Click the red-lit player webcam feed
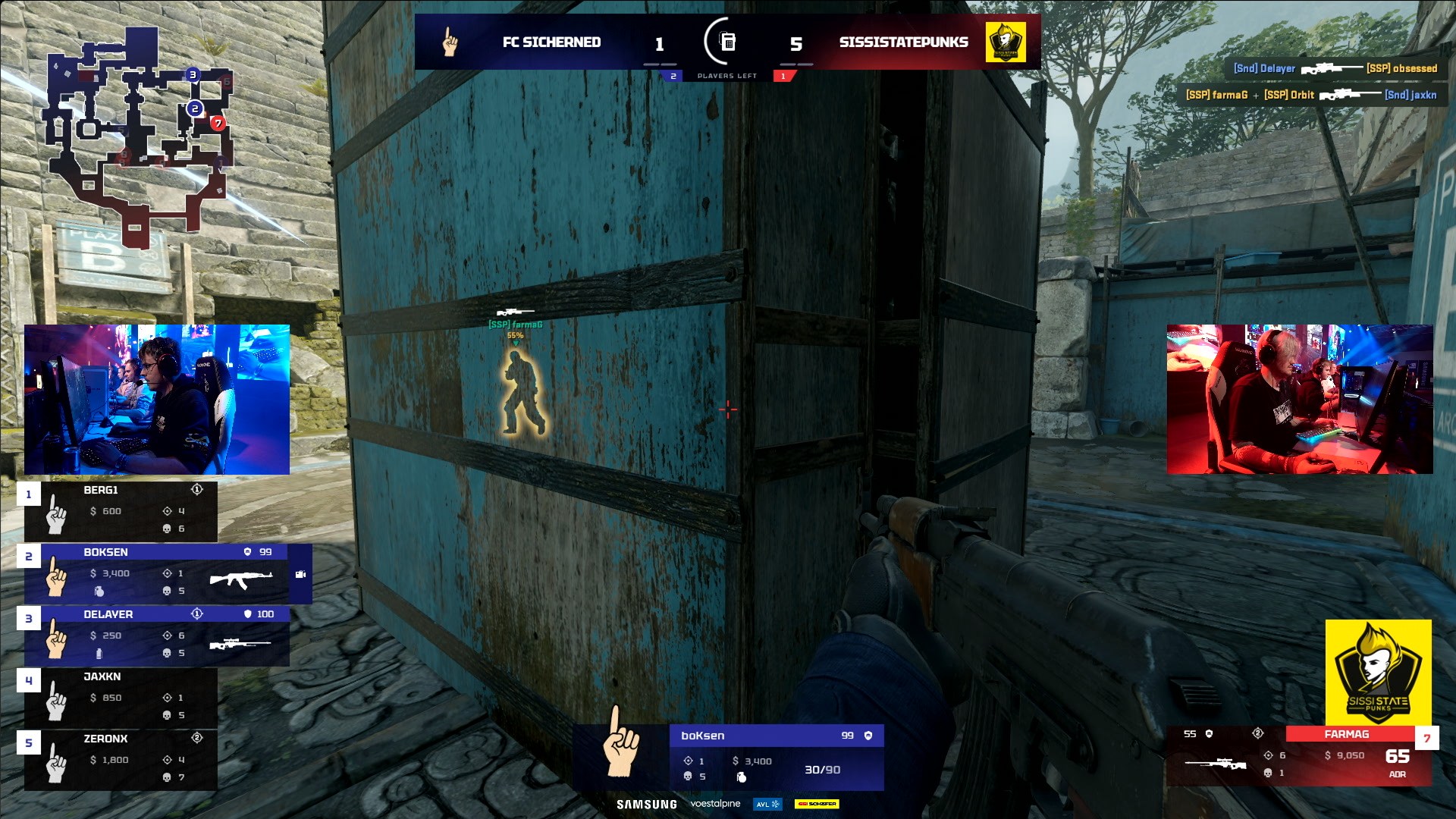The width and height of the screenshot is (1456, 819). (1299, 400)
